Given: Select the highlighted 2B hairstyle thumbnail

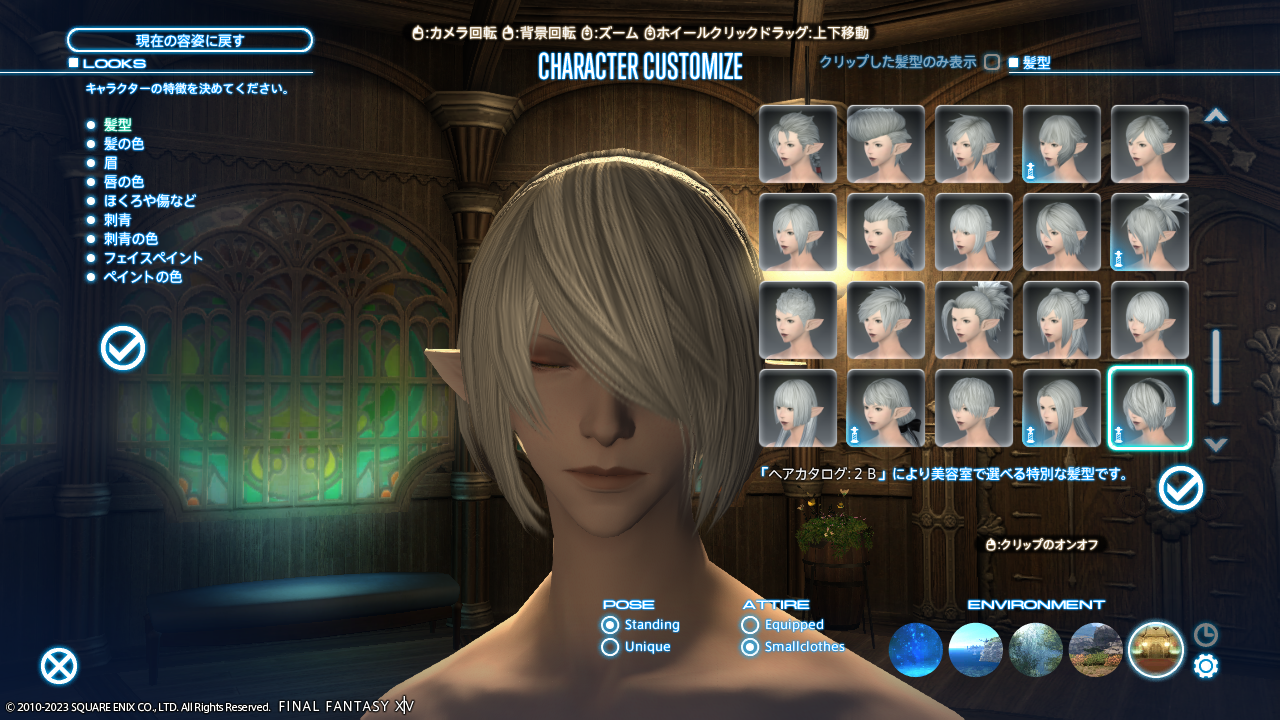Looking at the screenshot, I should click(1149, 408).
